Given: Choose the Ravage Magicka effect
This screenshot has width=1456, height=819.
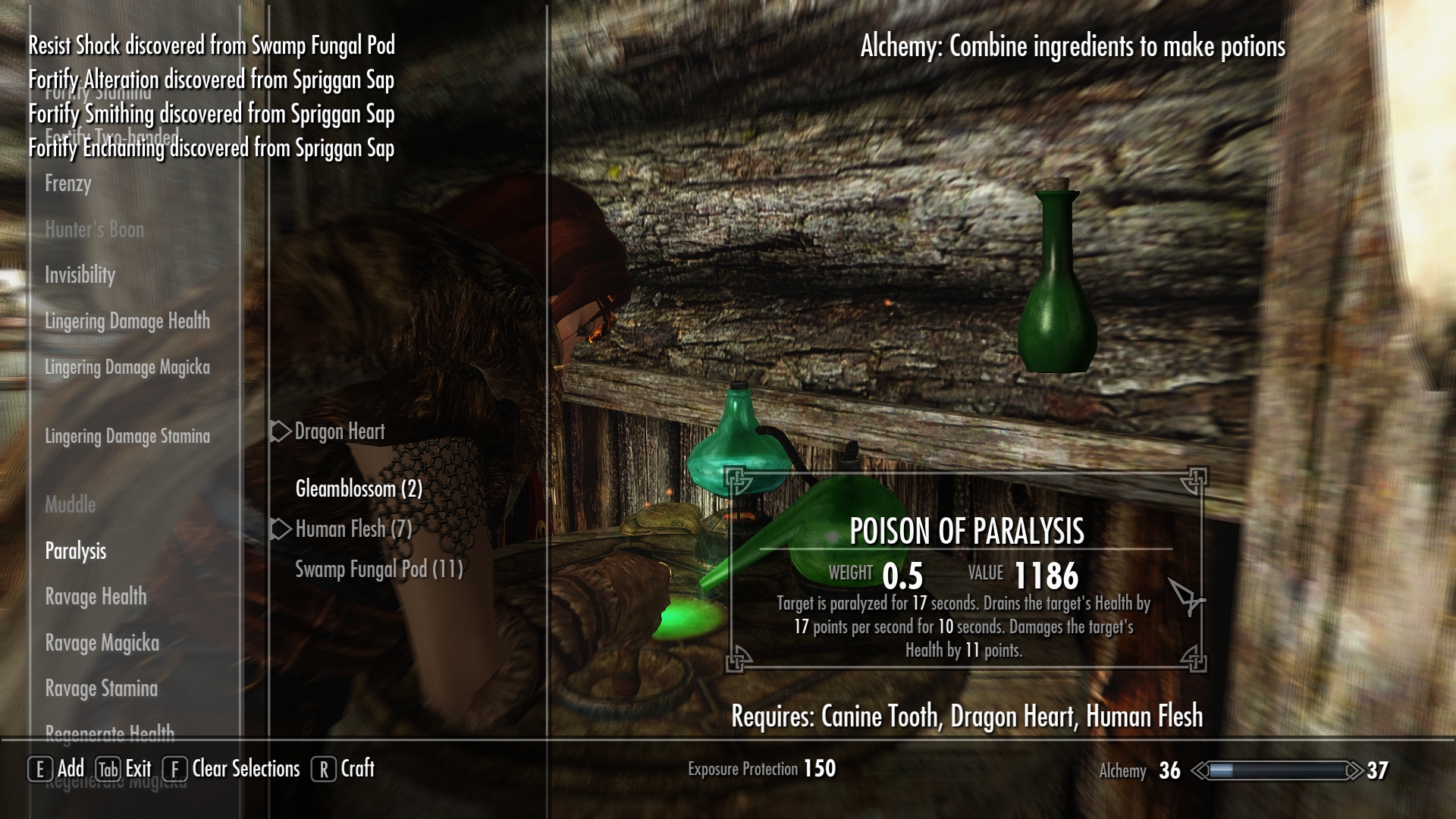Looking at the screenshot, I should point(102,643).
